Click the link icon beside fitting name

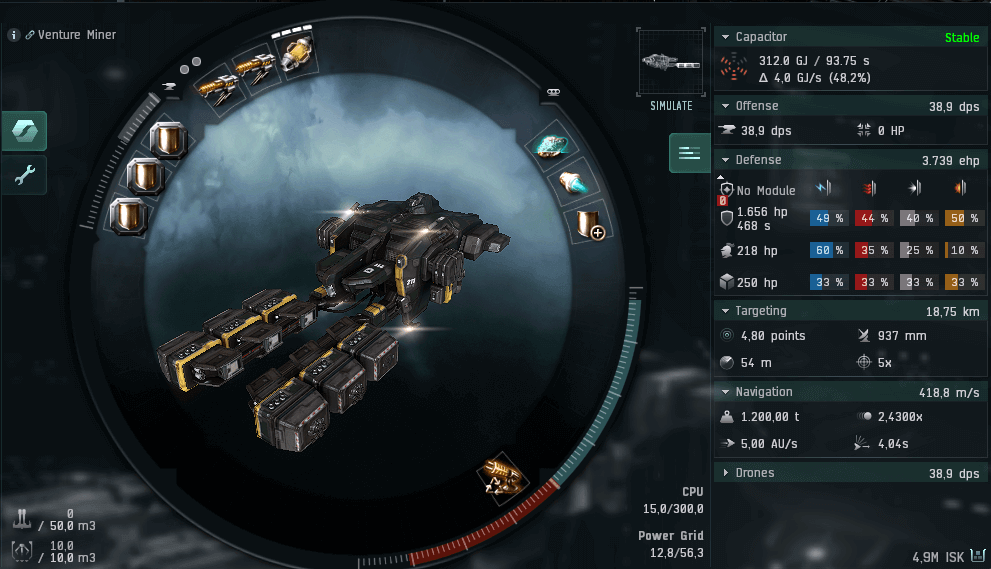point(30,35)
